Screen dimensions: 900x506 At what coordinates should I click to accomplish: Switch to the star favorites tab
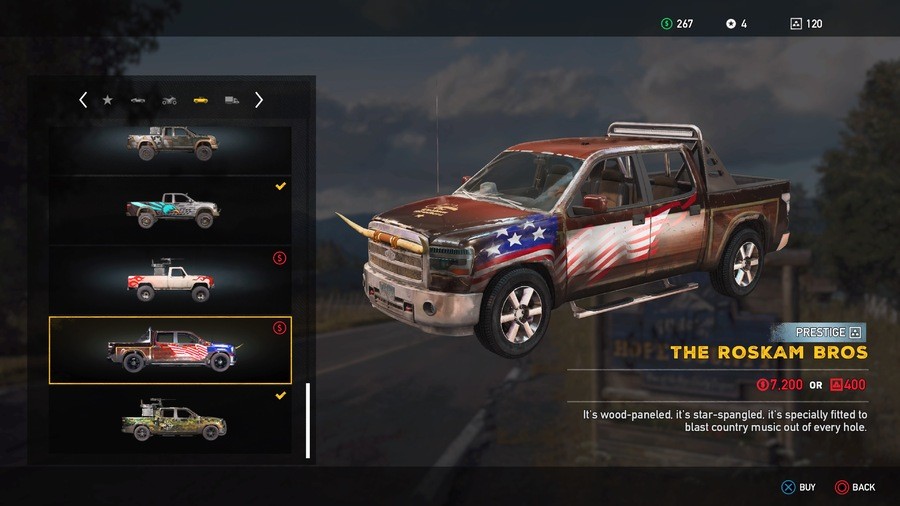click(x=108, y=100)
